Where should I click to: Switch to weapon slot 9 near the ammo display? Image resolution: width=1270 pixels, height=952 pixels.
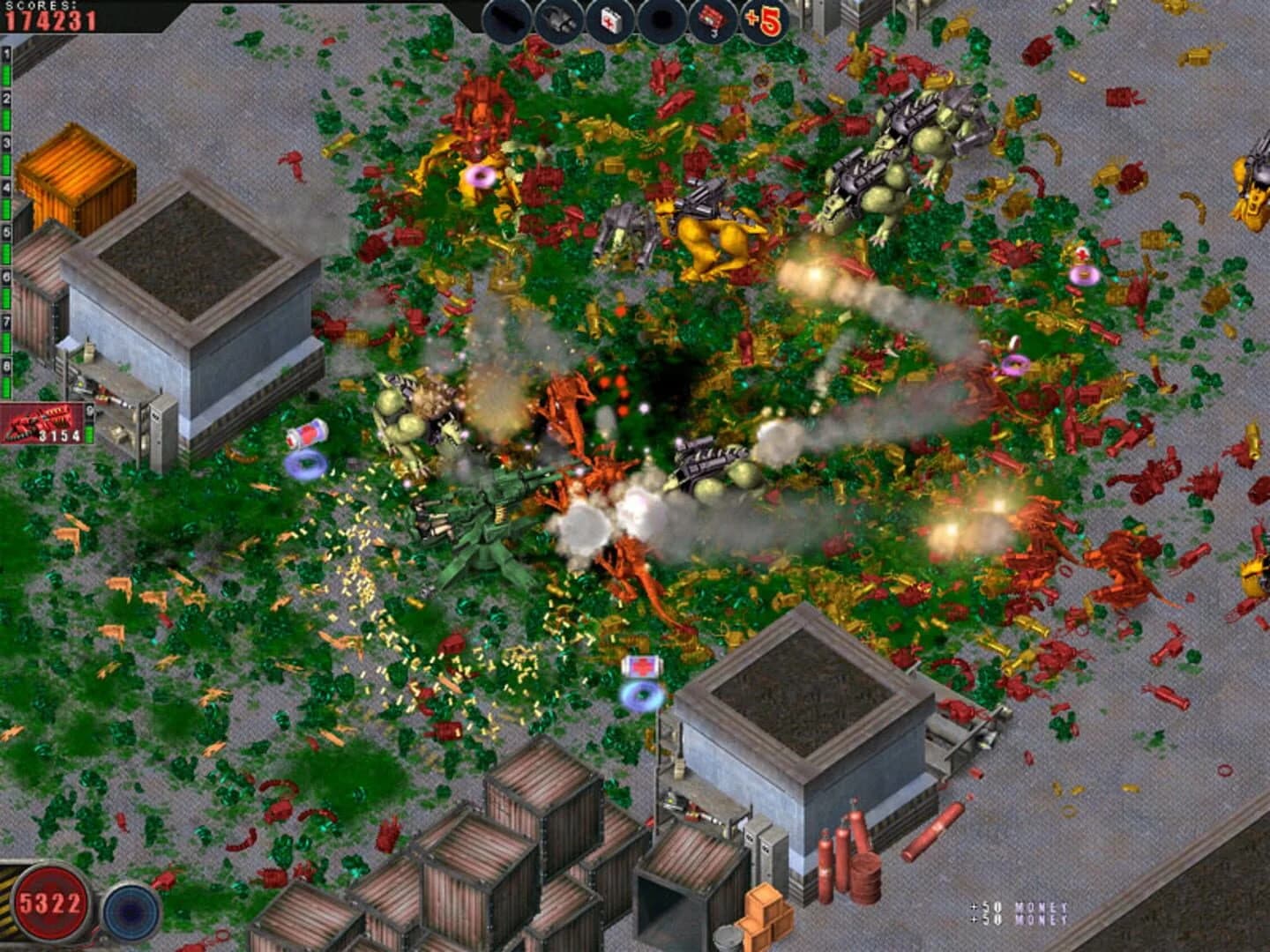pos(90,409)
